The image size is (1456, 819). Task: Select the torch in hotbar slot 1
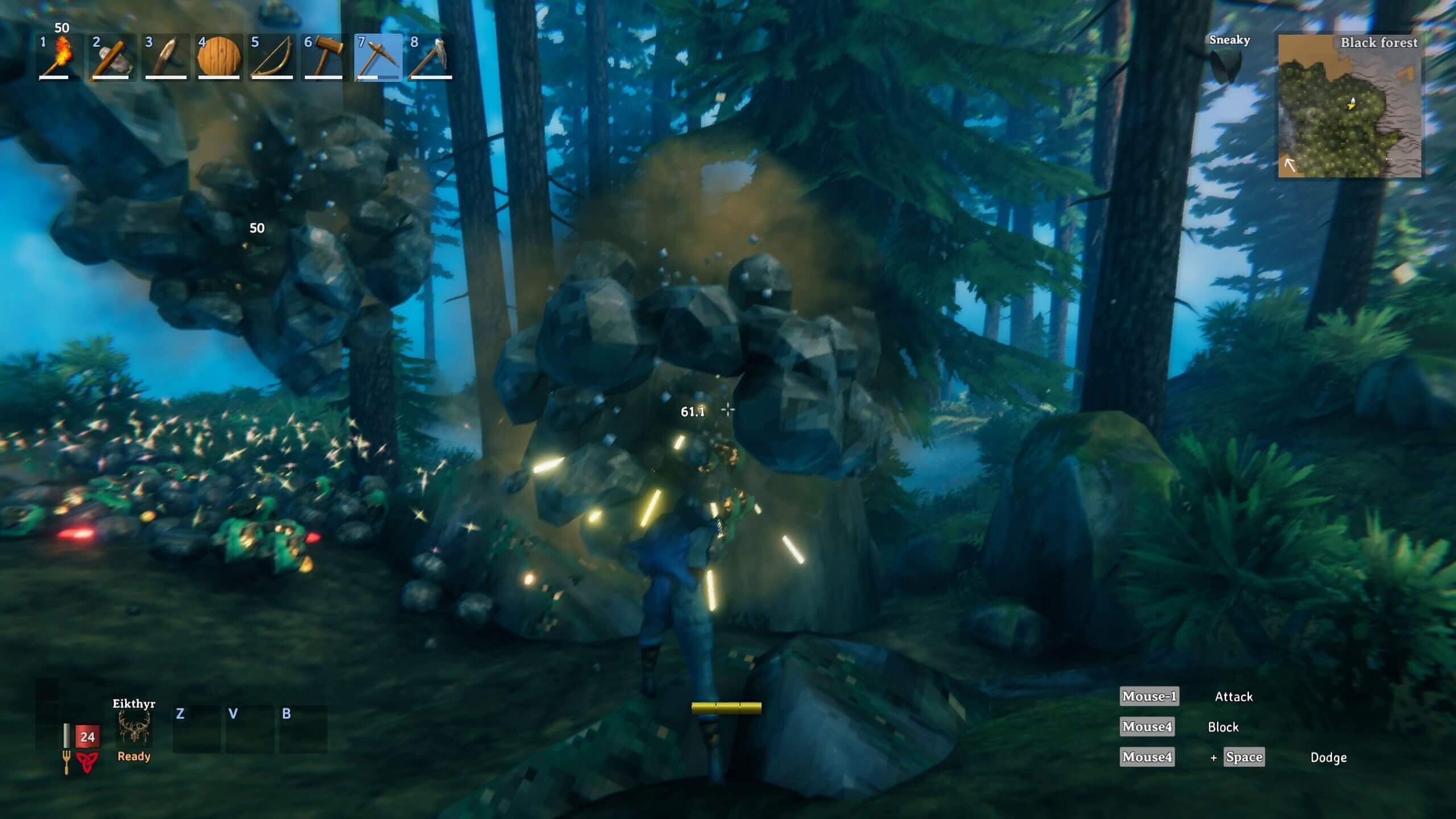[59, 57]
